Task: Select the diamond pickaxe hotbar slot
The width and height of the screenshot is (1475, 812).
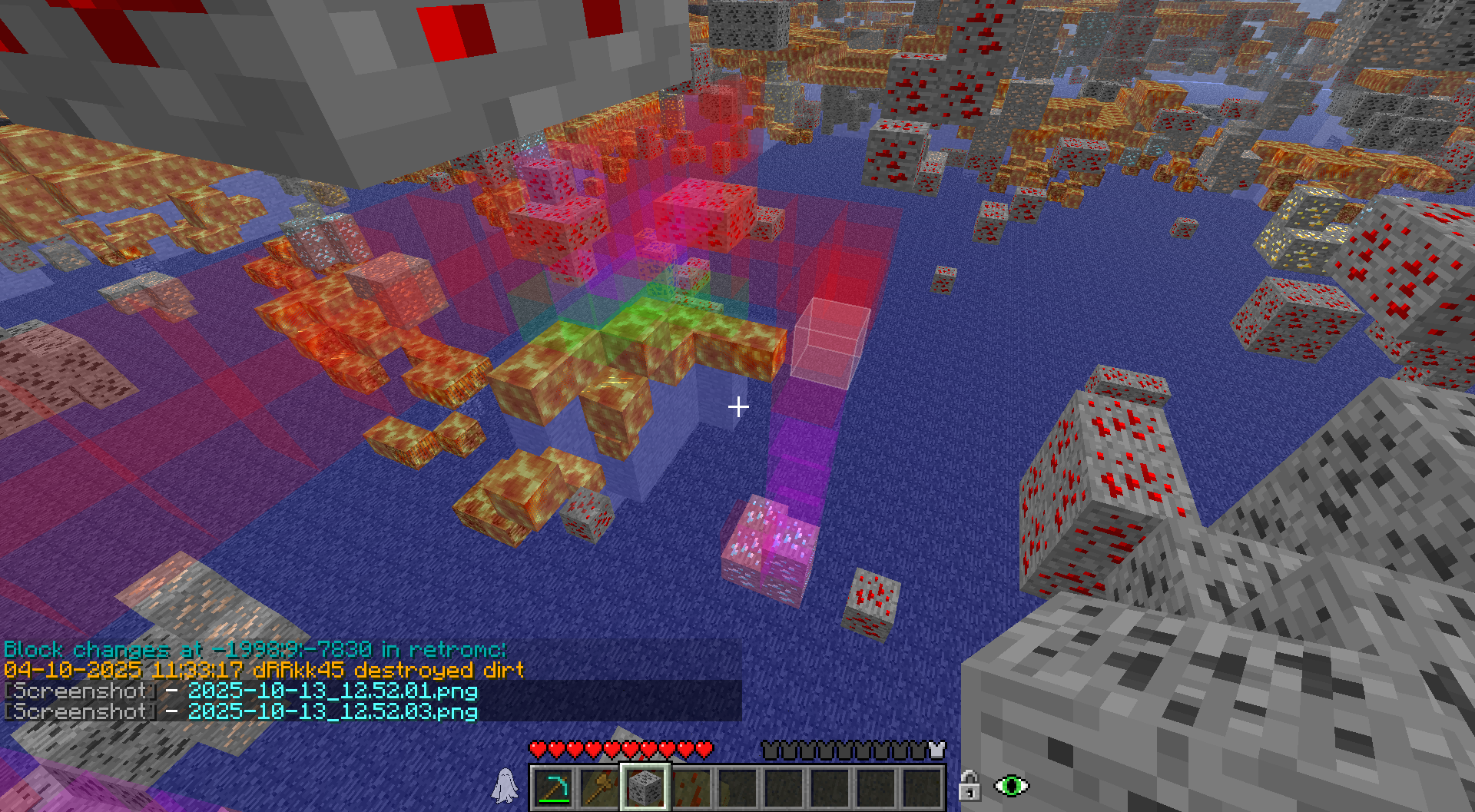Action: 553,787
